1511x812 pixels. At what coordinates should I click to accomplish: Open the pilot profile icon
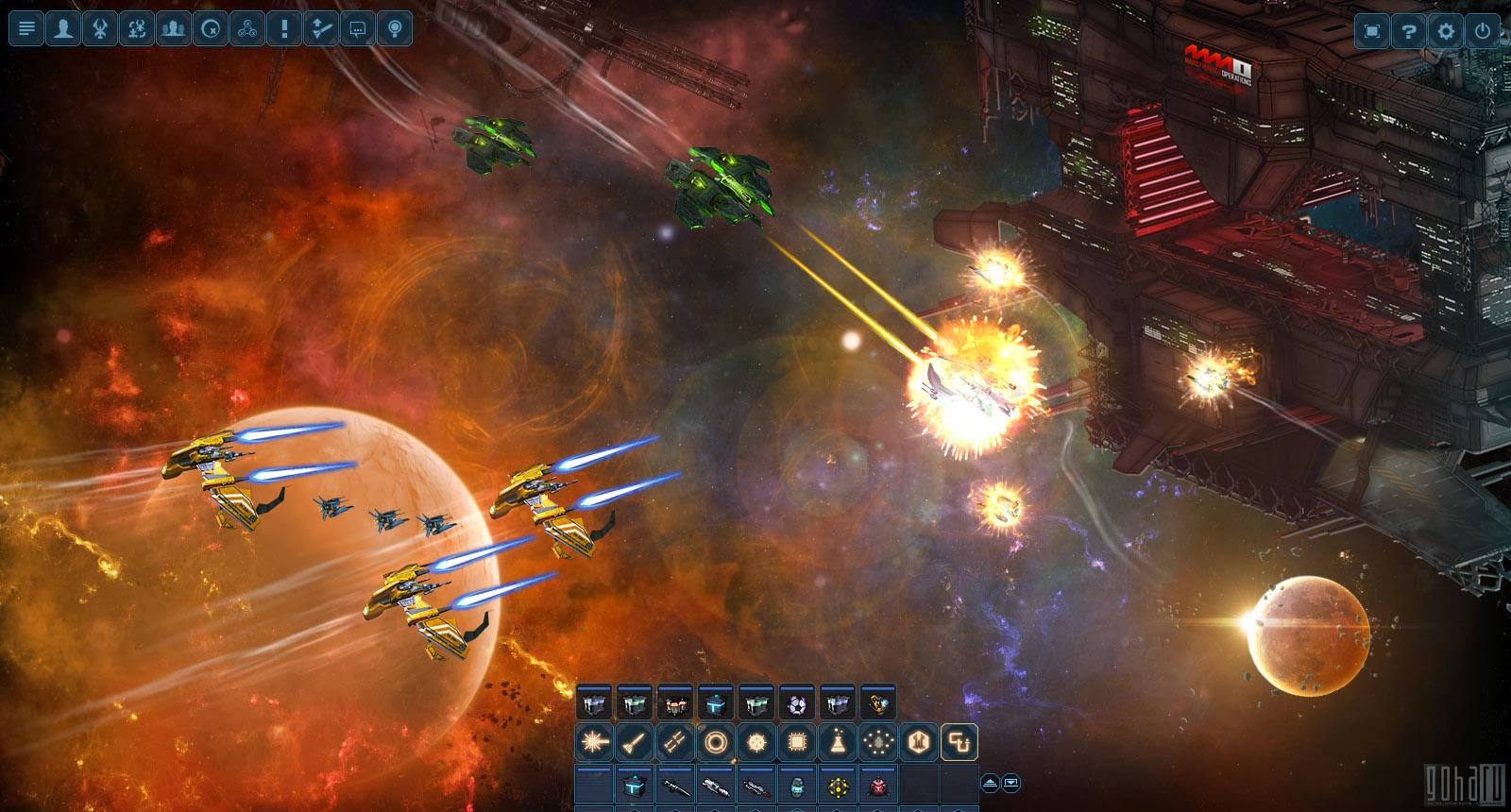tap(62, 28)
